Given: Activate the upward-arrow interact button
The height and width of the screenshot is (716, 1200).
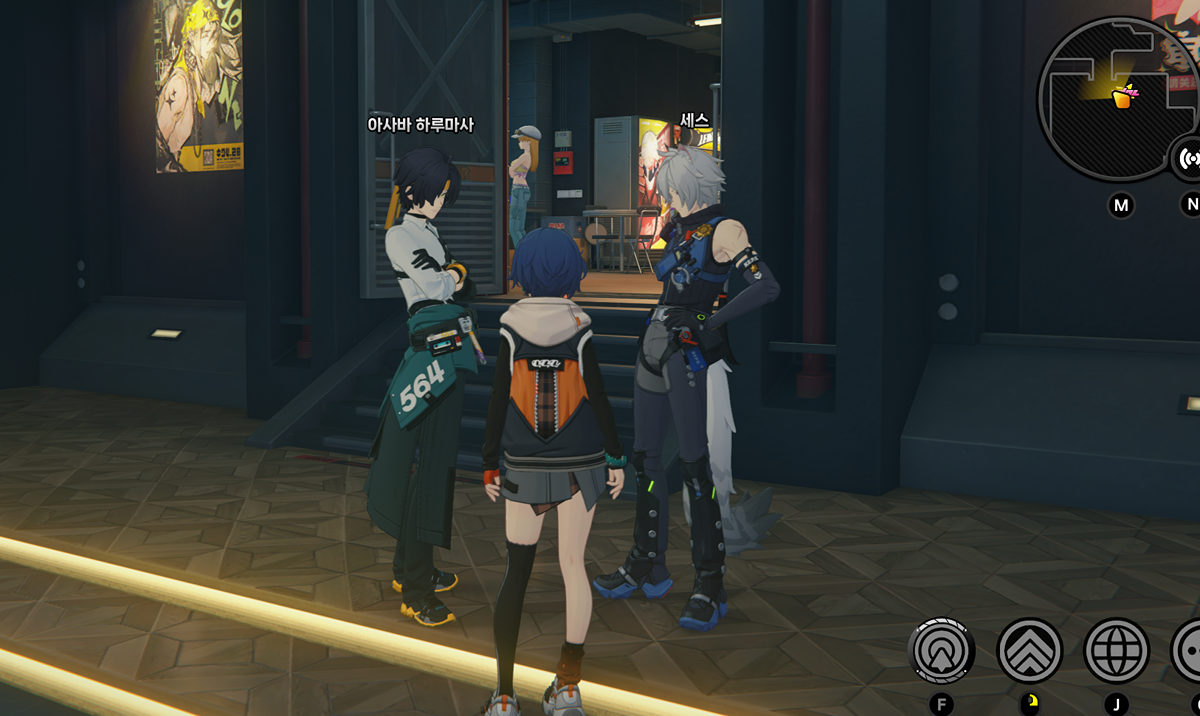Looking at the screenshot, I should [941, 651].
